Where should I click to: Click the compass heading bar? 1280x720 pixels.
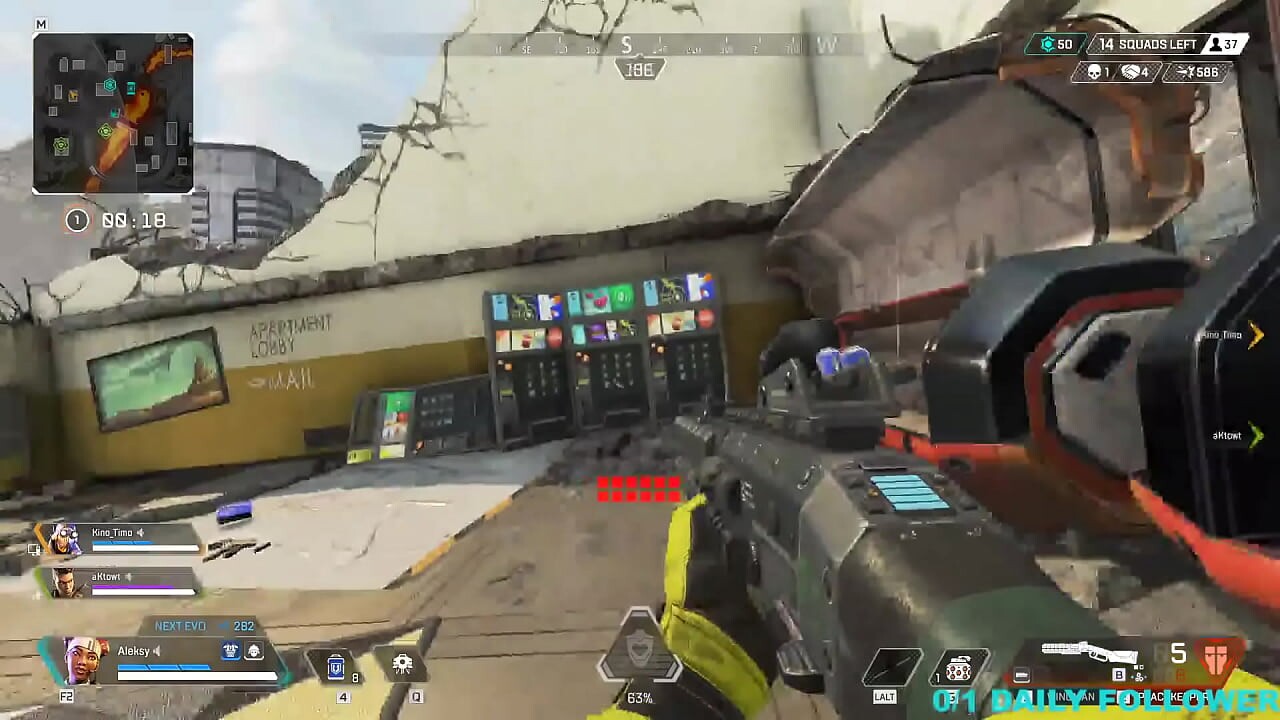640,46
